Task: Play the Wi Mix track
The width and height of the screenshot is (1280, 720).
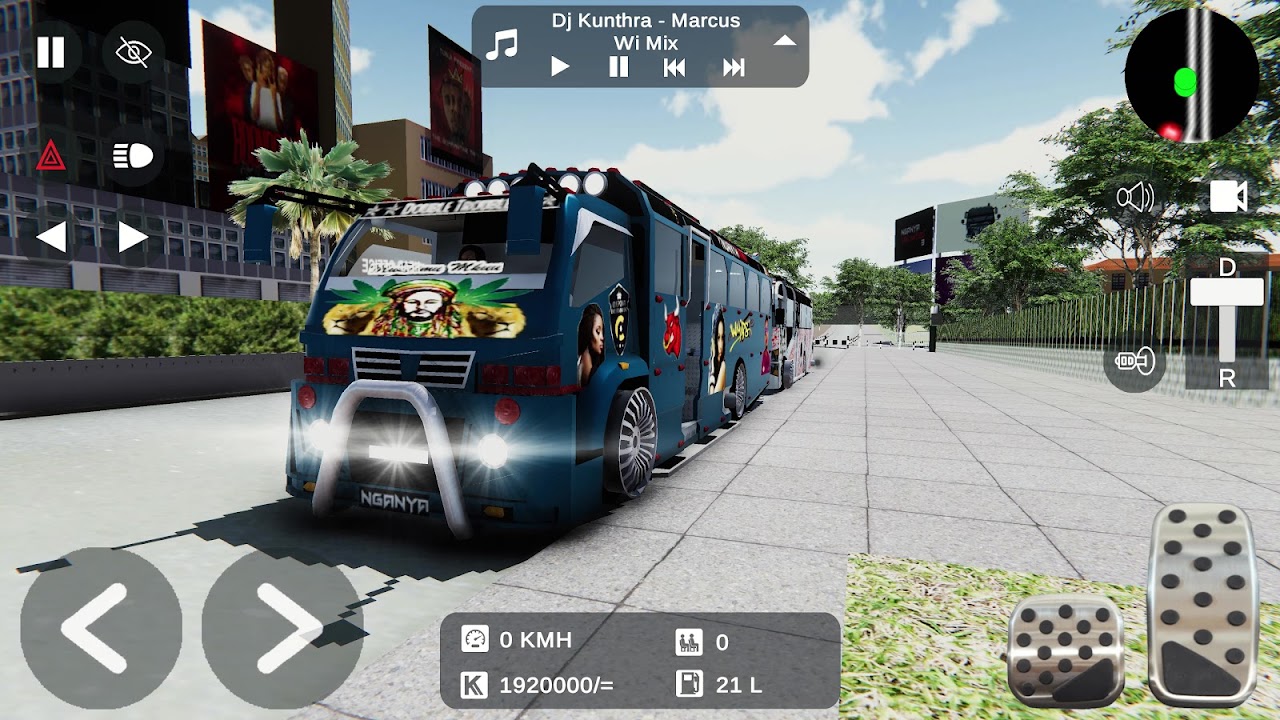Action: (559, 66)
